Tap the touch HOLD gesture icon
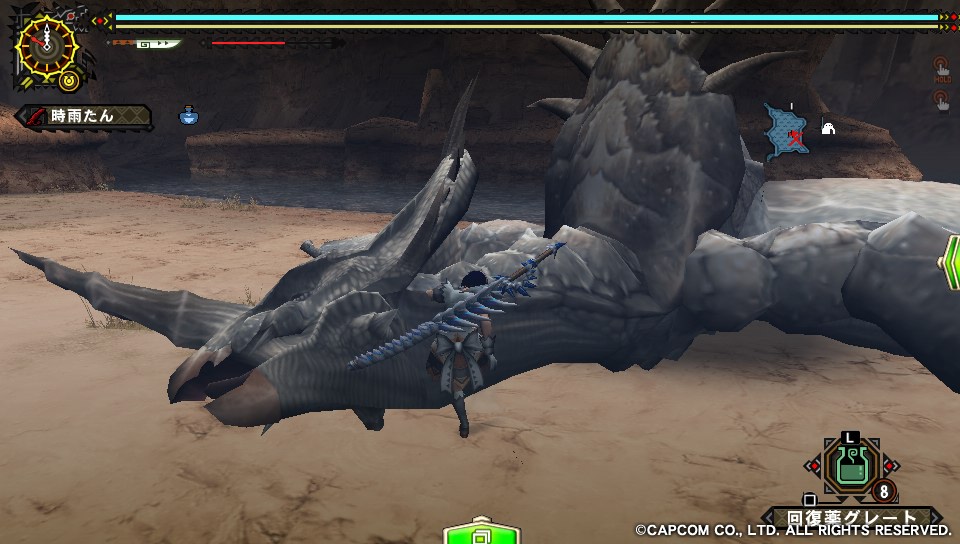Viewport: 960px width, 544px height. [940, 68]
